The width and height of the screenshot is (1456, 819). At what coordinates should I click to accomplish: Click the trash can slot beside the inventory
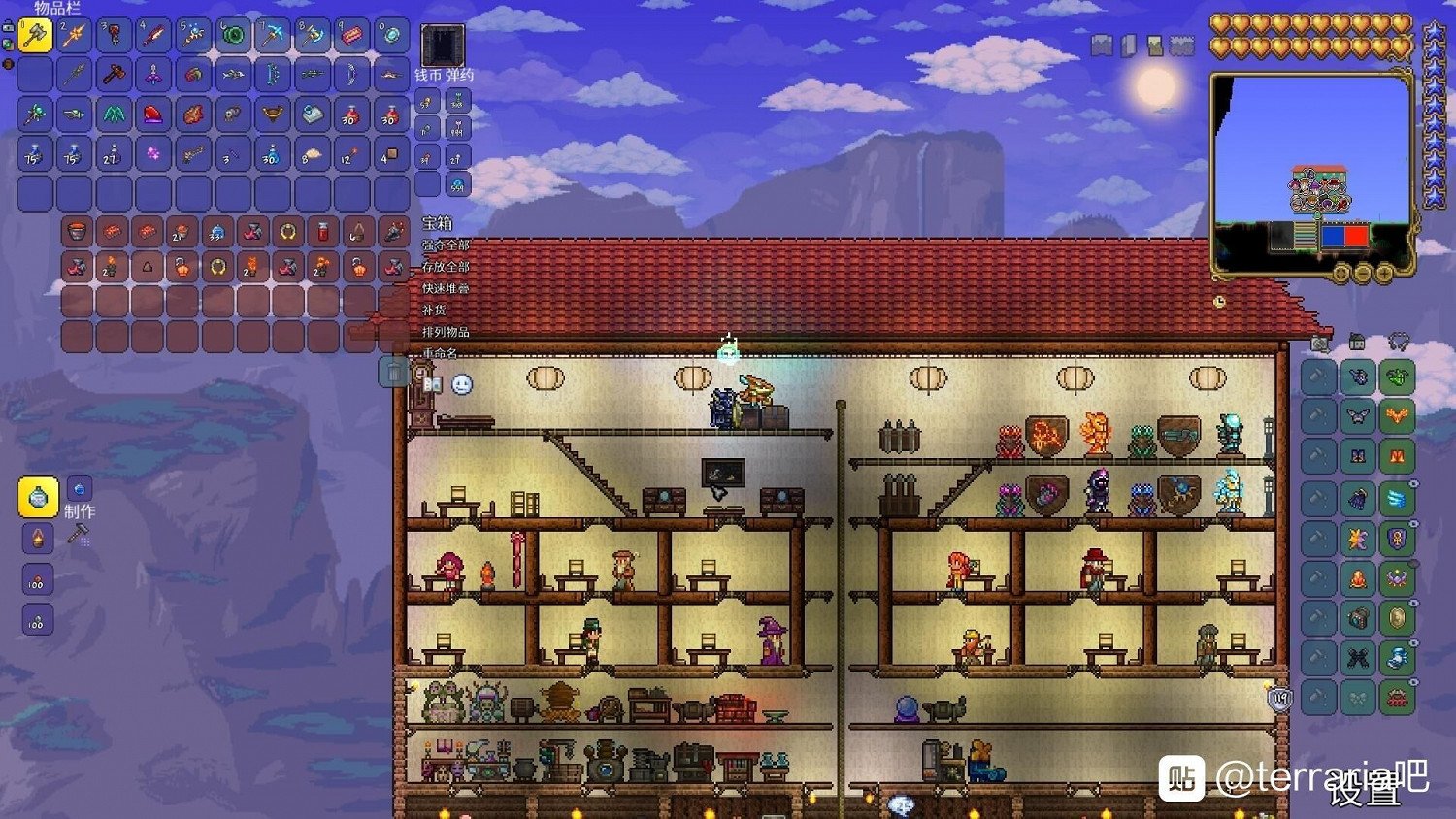pos(392,372)
